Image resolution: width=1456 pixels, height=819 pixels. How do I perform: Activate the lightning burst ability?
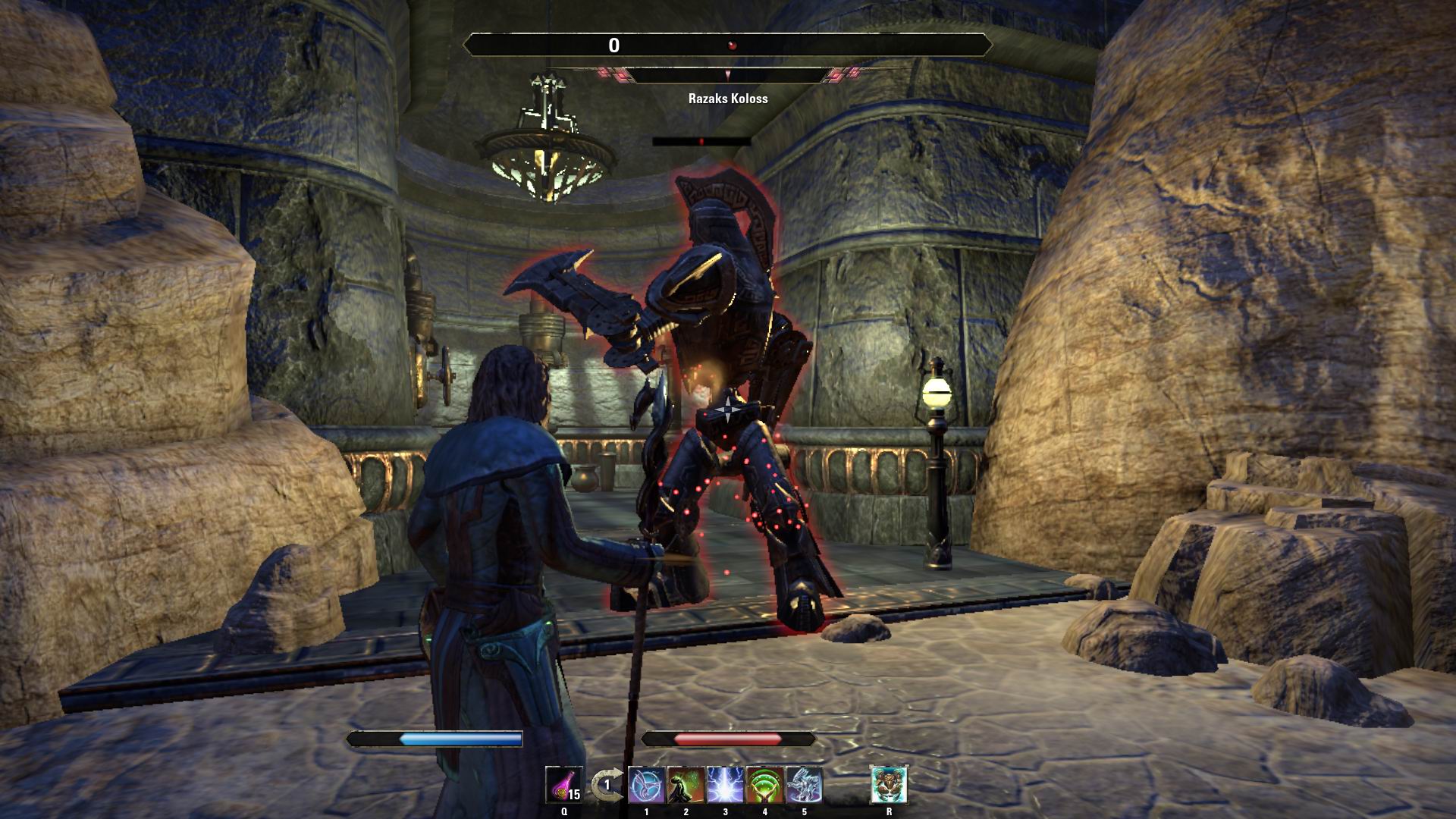[726, 785]
